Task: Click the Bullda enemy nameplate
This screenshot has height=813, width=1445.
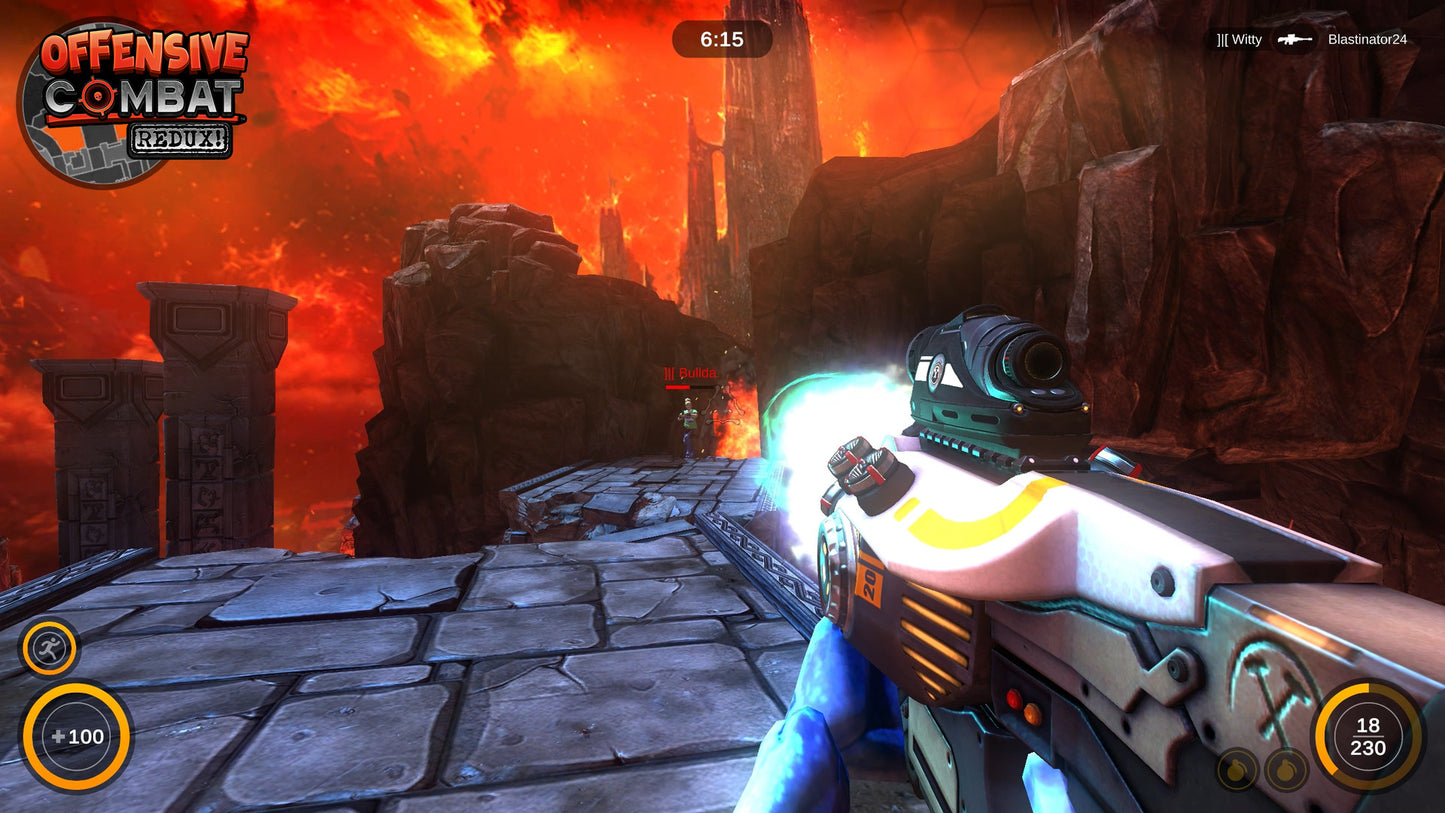Action: (692, 372)
